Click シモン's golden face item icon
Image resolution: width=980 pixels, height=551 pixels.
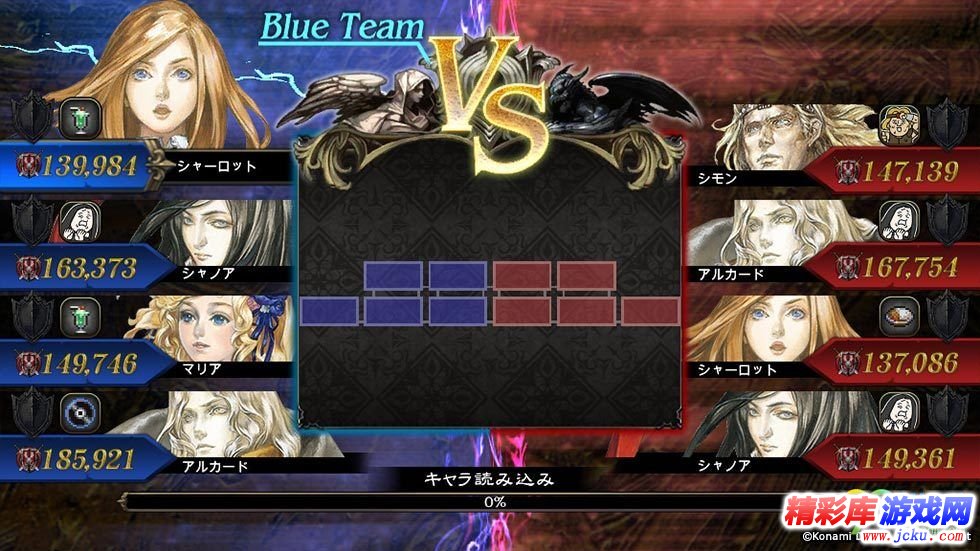click(x=896, y=123)
